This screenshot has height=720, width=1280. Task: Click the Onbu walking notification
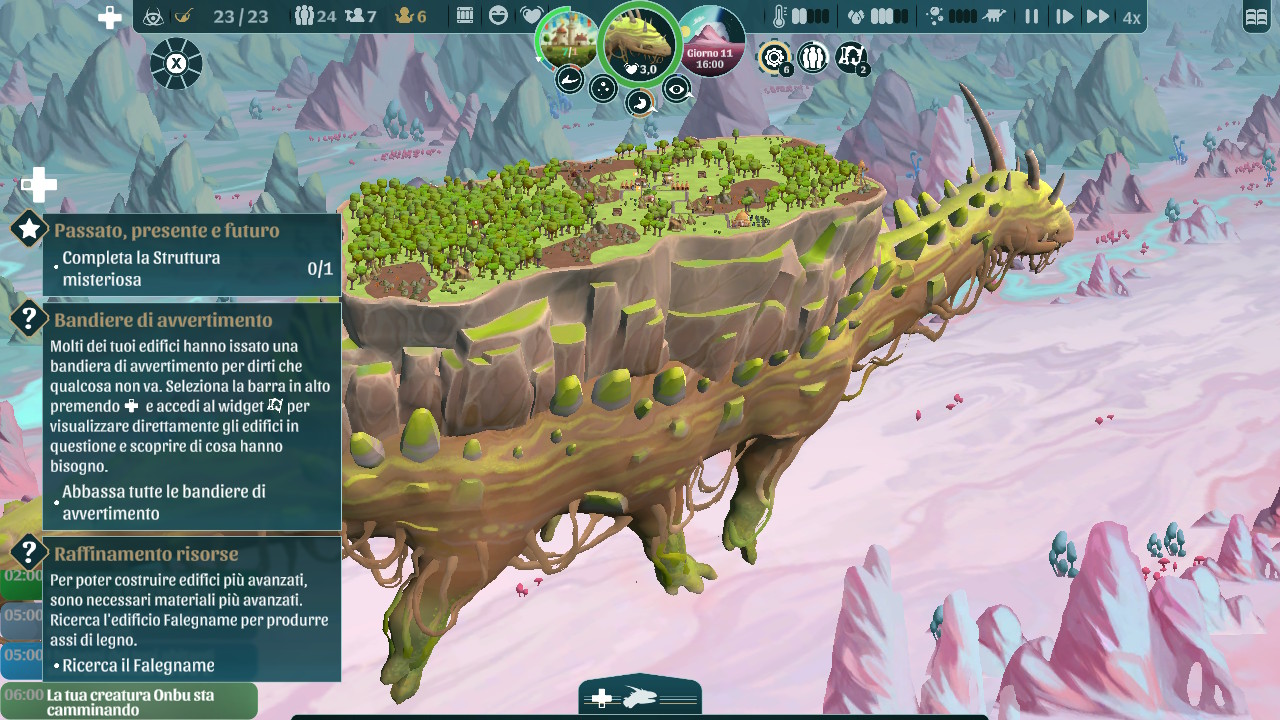[x=130, y=702]
